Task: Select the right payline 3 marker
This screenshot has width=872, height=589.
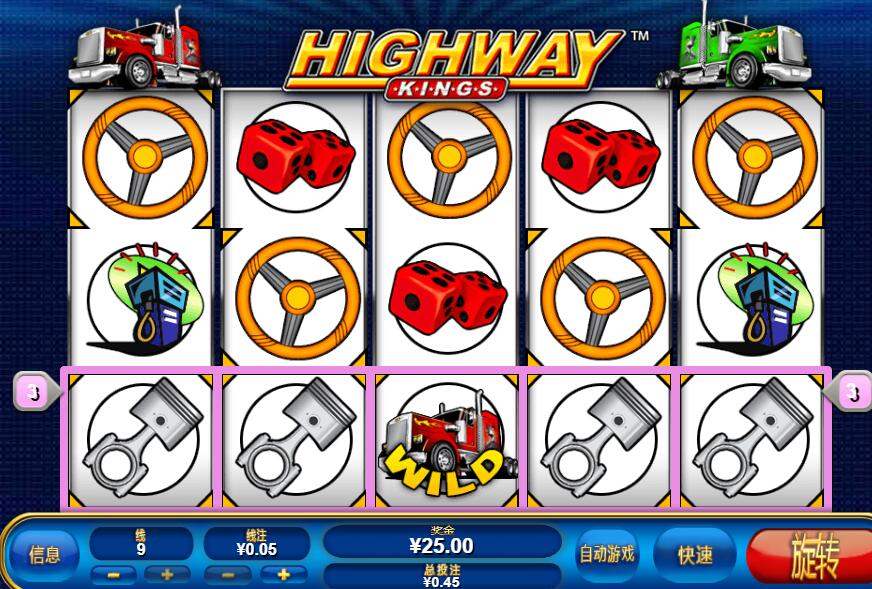Action: click(x=850, y=393)
